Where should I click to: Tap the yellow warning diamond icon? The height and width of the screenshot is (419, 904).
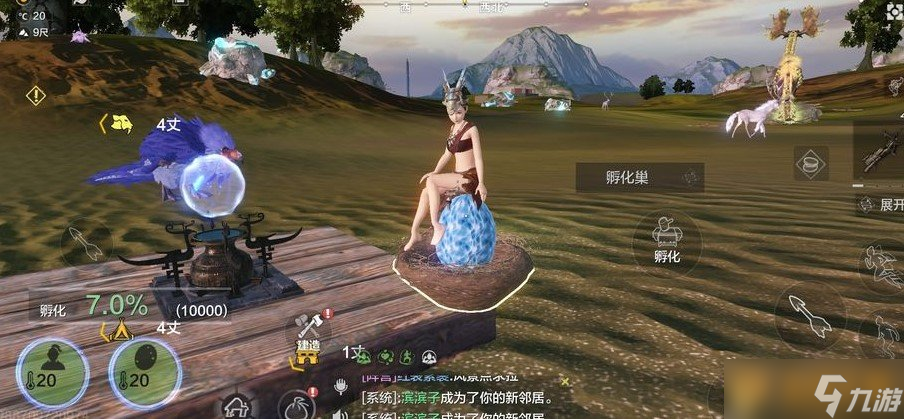pos(36,96)
